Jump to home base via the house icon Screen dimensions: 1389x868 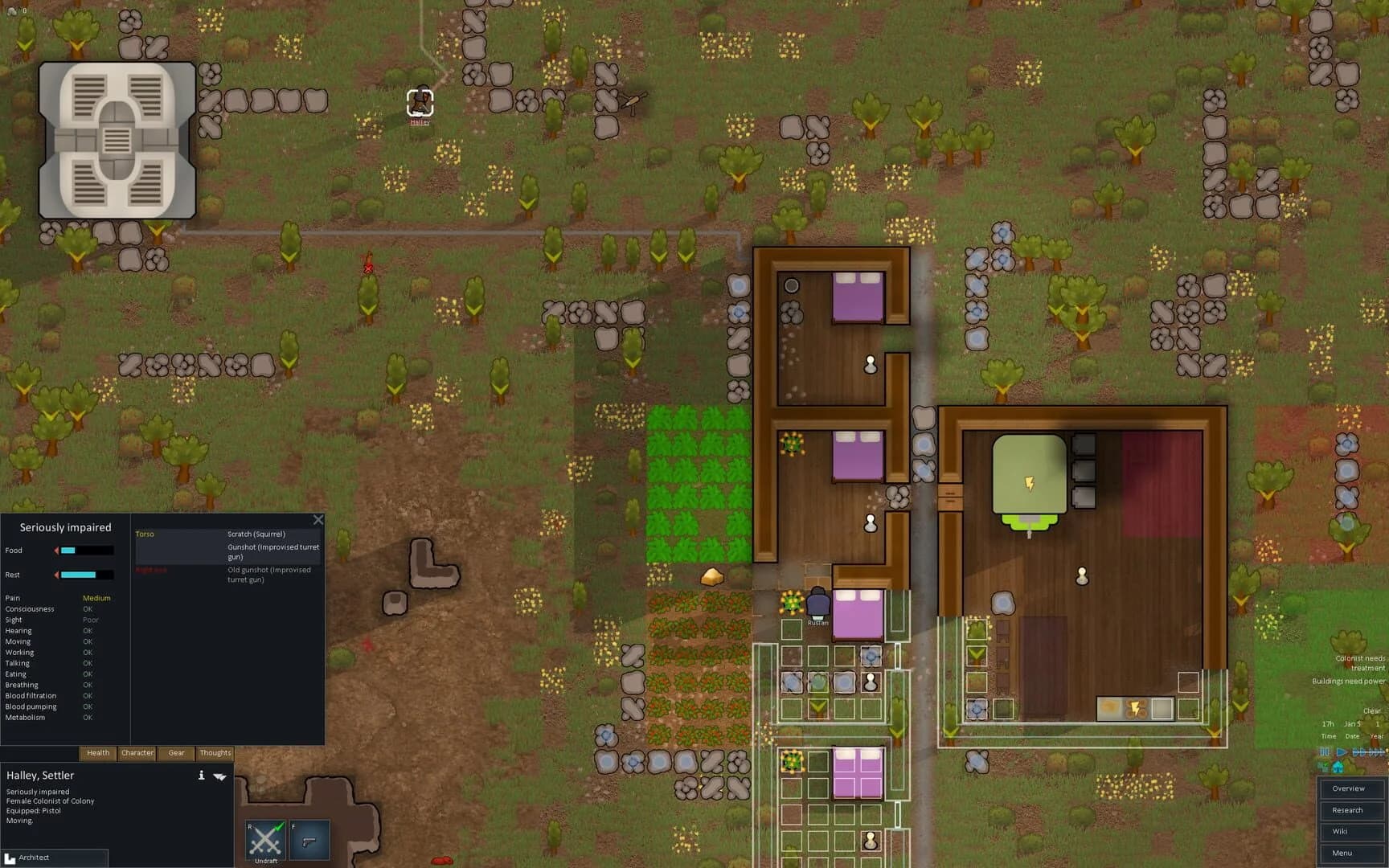(x=1338, y=767)
